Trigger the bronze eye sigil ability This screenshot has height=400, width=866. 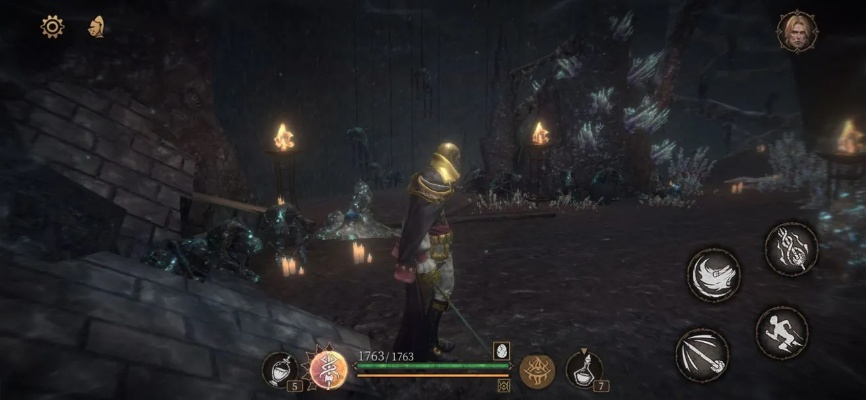pos(537,370)
